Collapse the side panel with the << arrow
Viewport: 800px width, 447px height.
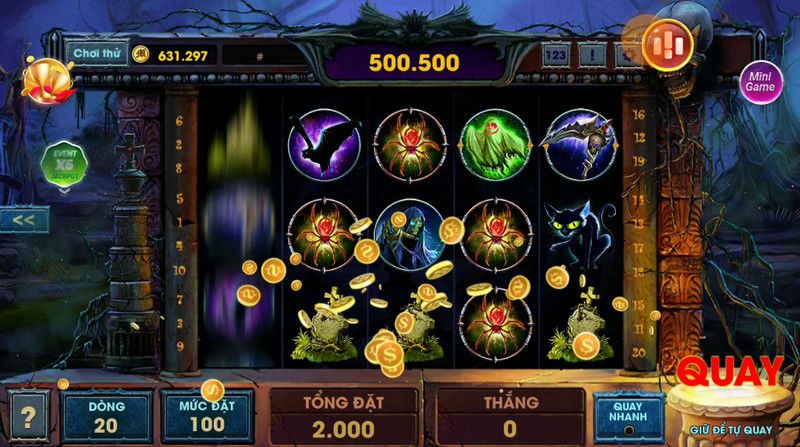pos(24,219)
